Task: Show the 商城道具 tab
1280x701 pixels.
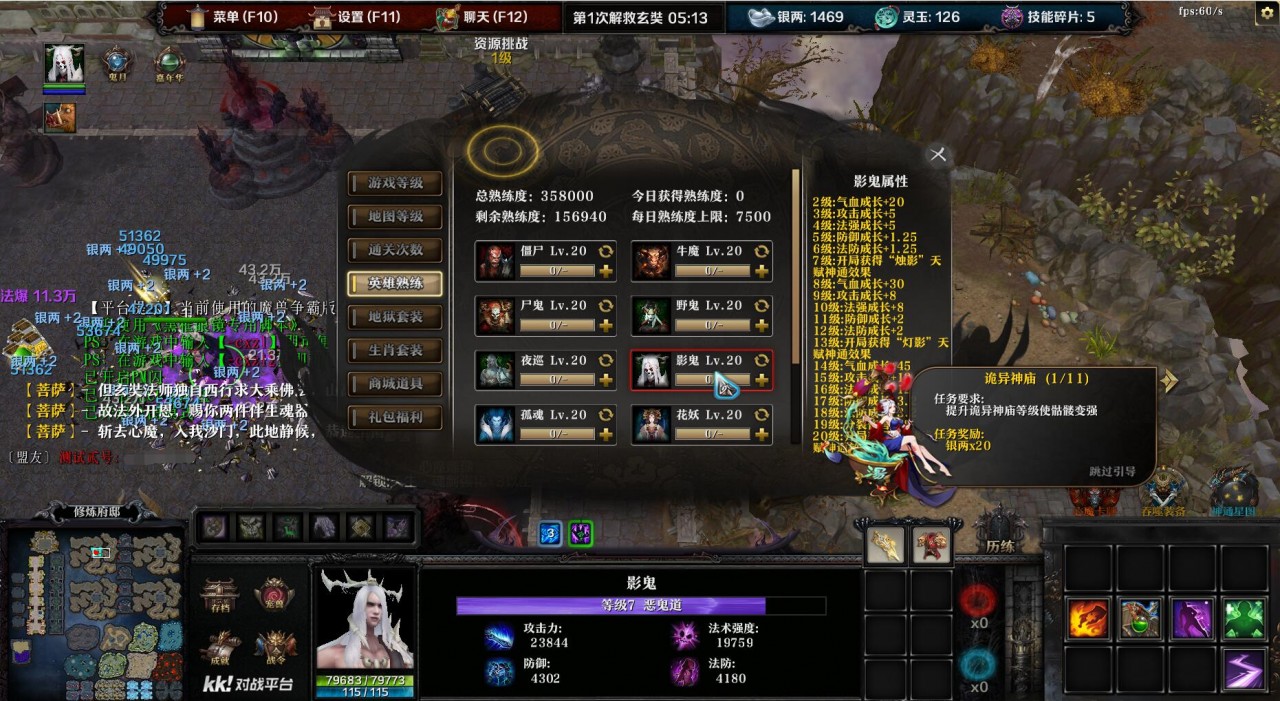Action: (395, 384)
